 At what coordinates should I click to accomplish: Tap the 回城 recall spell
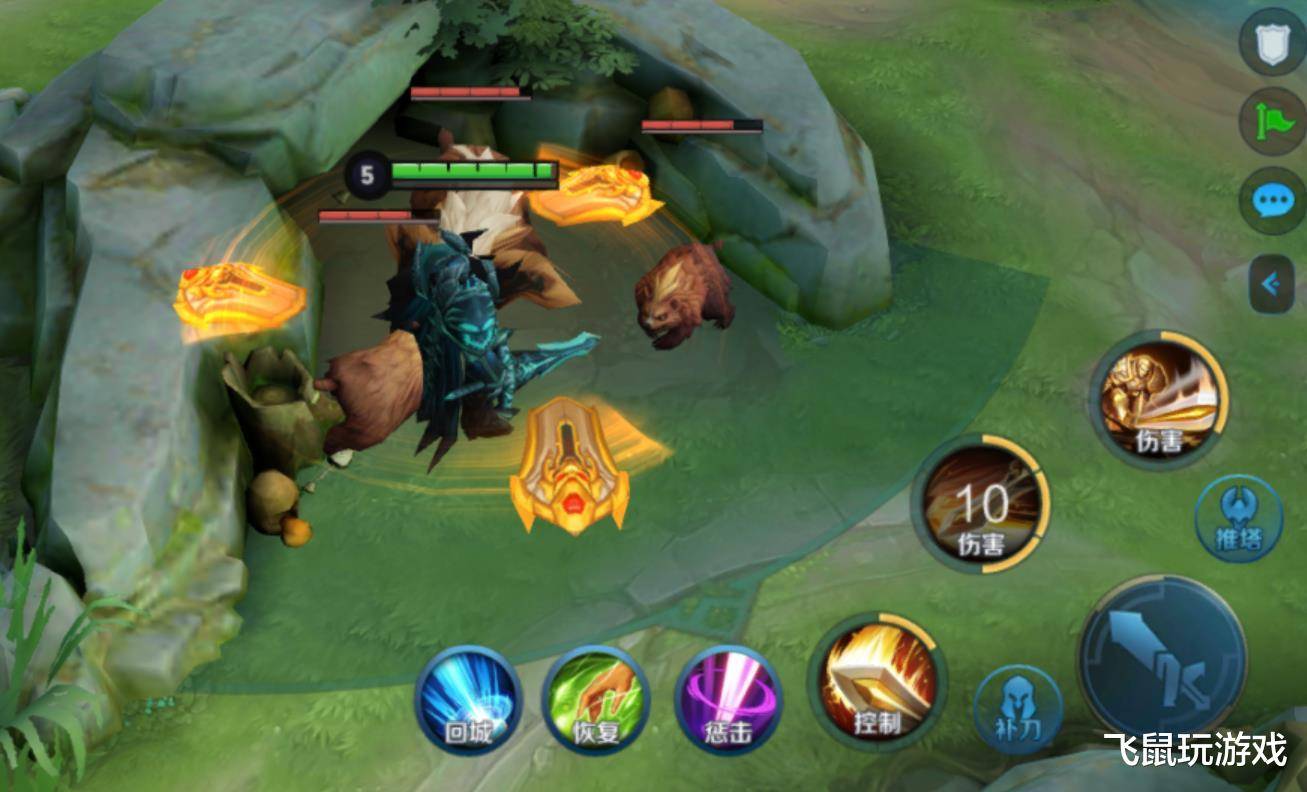coord(468,700)
